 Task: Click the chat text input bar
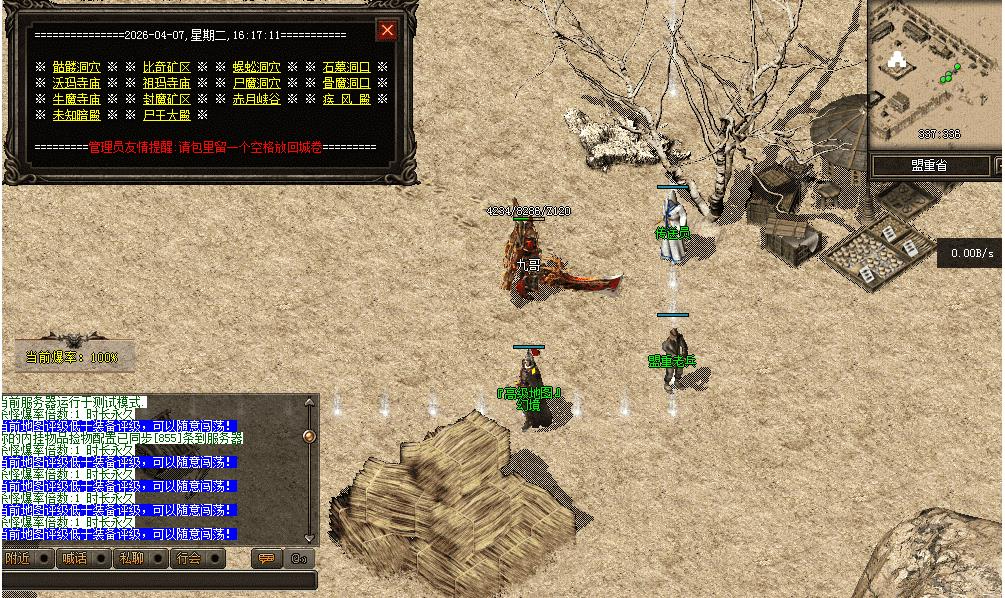158,580
